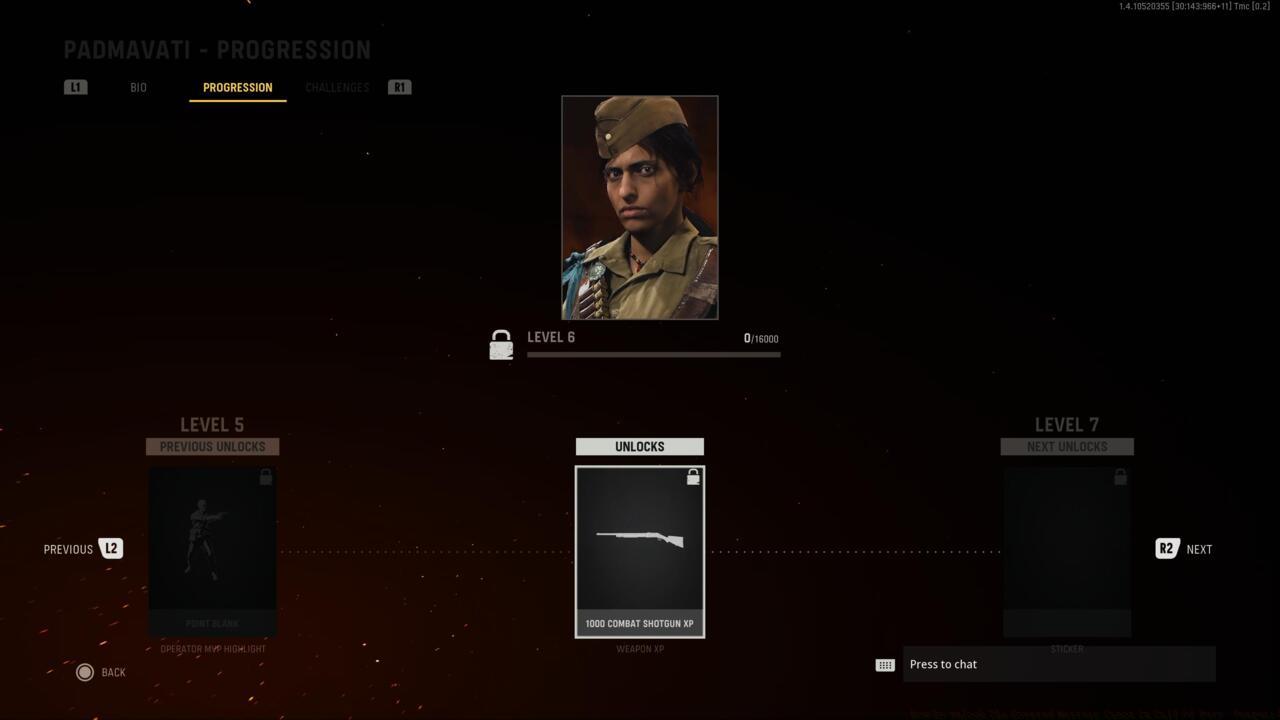Select the level 7 sticker unlock card
The image size is (1280, 720).
tap(1067, 551)
